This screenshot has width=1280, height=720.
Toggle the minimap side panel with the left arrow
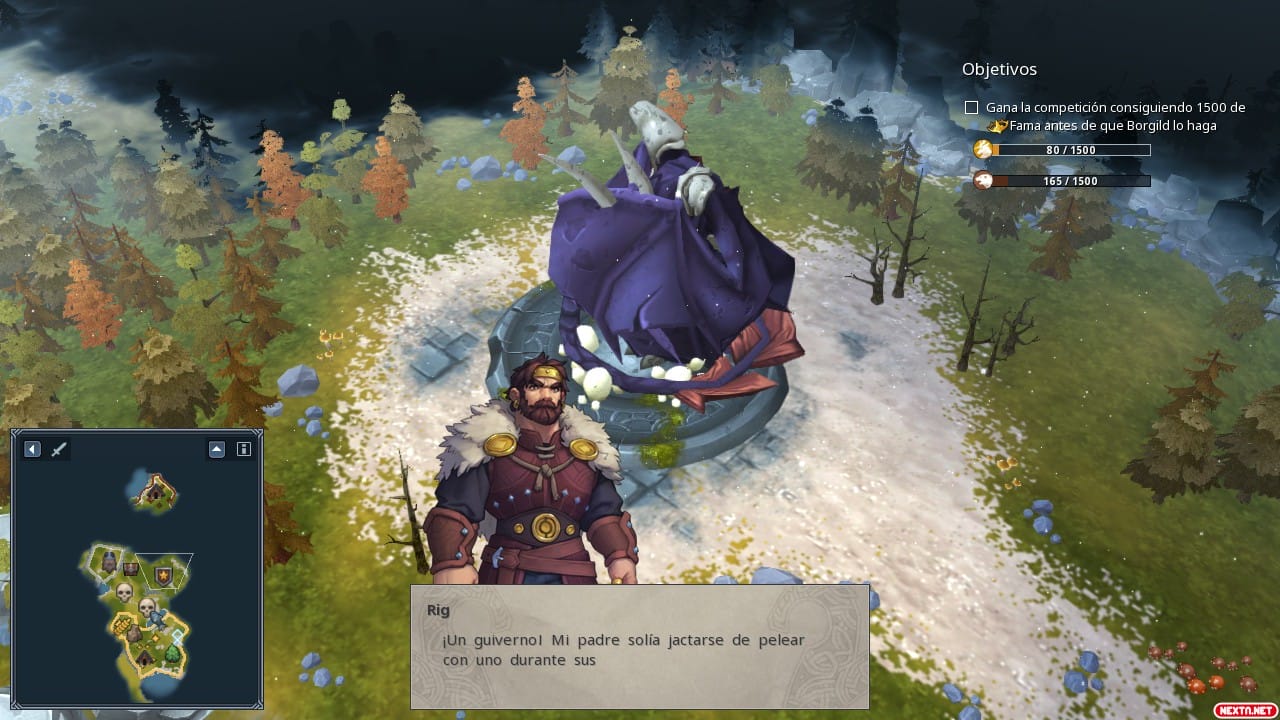click(x=32, y=449)
